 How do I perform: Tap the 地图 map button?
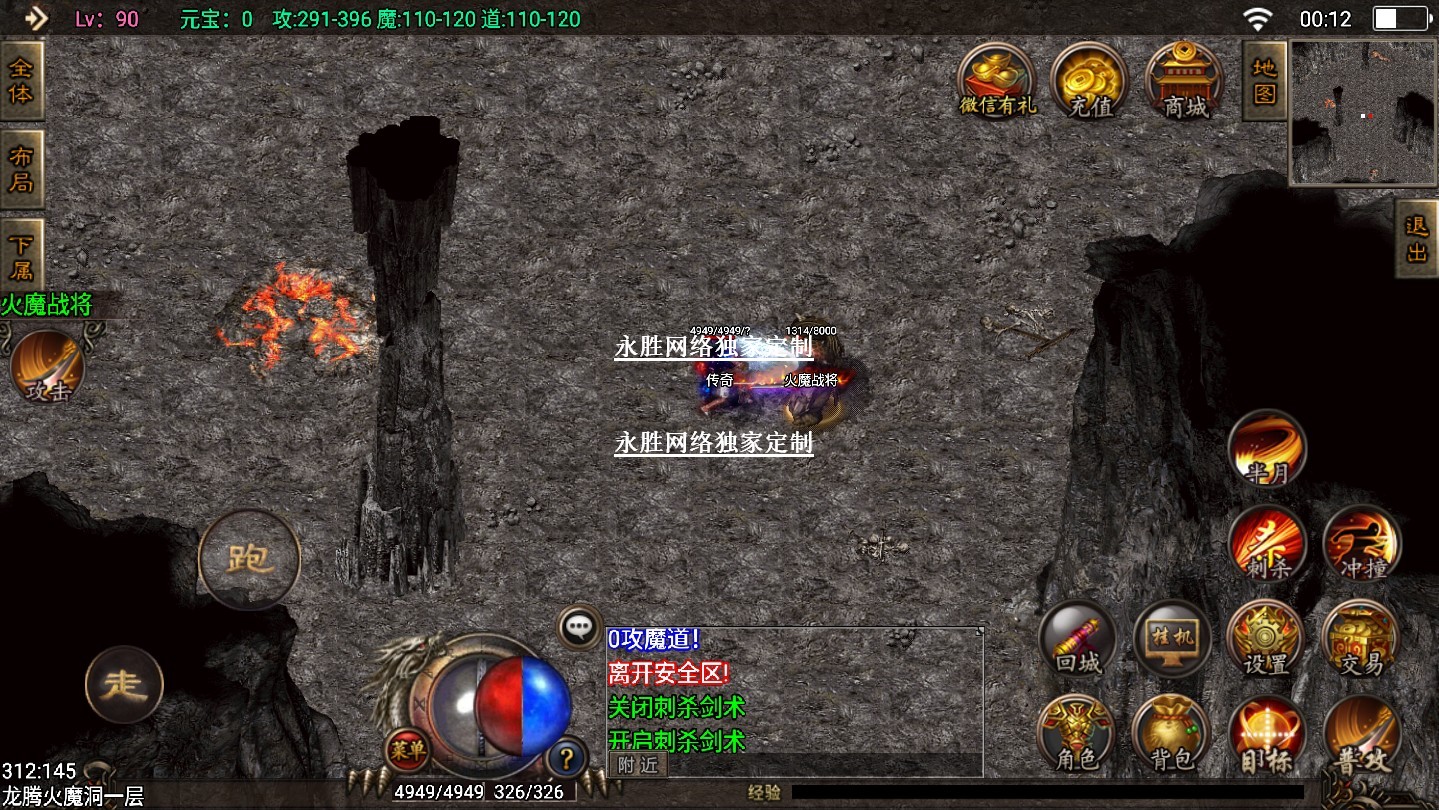[x=1264, y=81]
